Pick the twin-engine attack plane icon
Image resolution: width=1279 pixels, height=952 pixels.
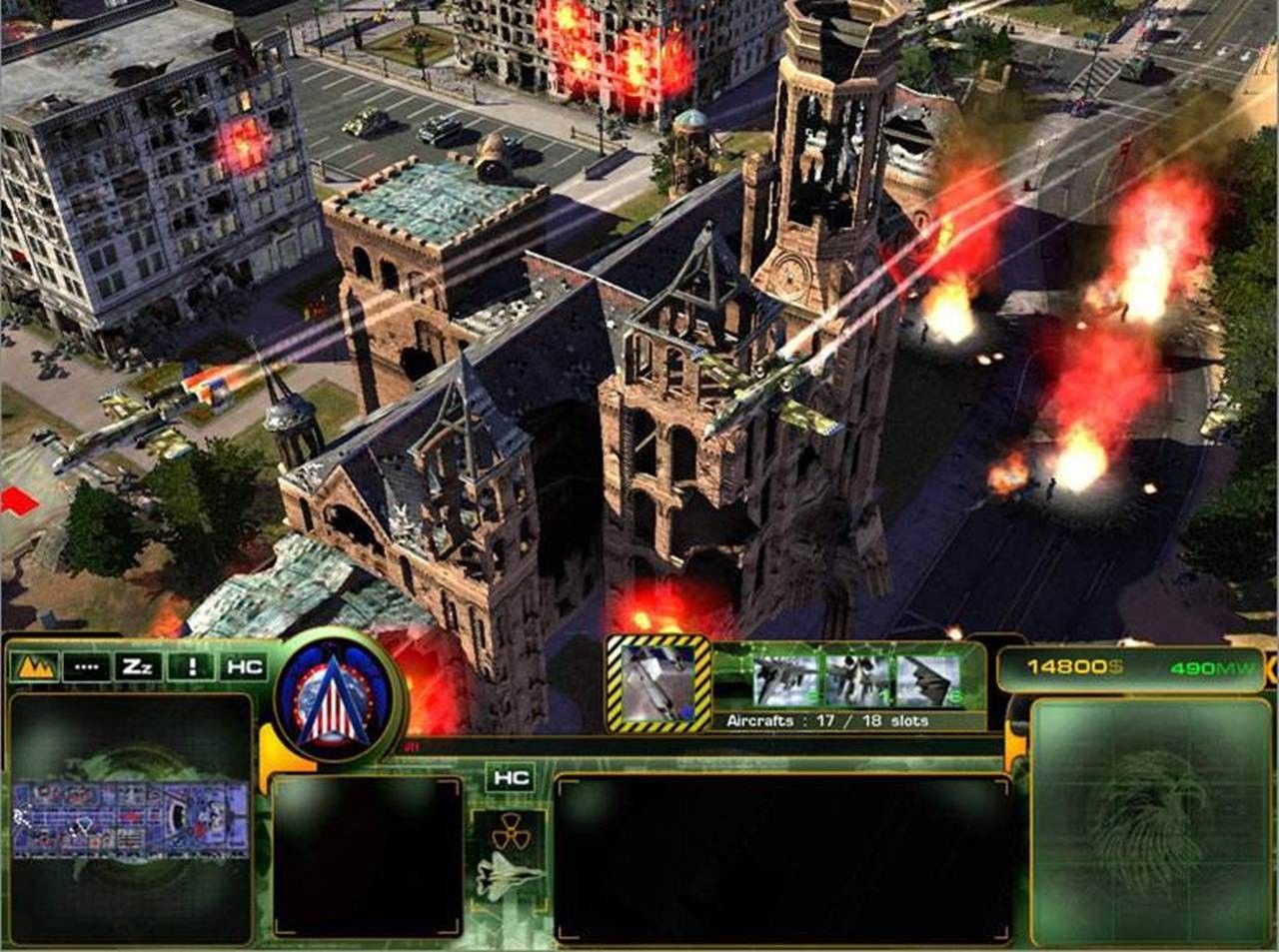(x=858, y=681)
